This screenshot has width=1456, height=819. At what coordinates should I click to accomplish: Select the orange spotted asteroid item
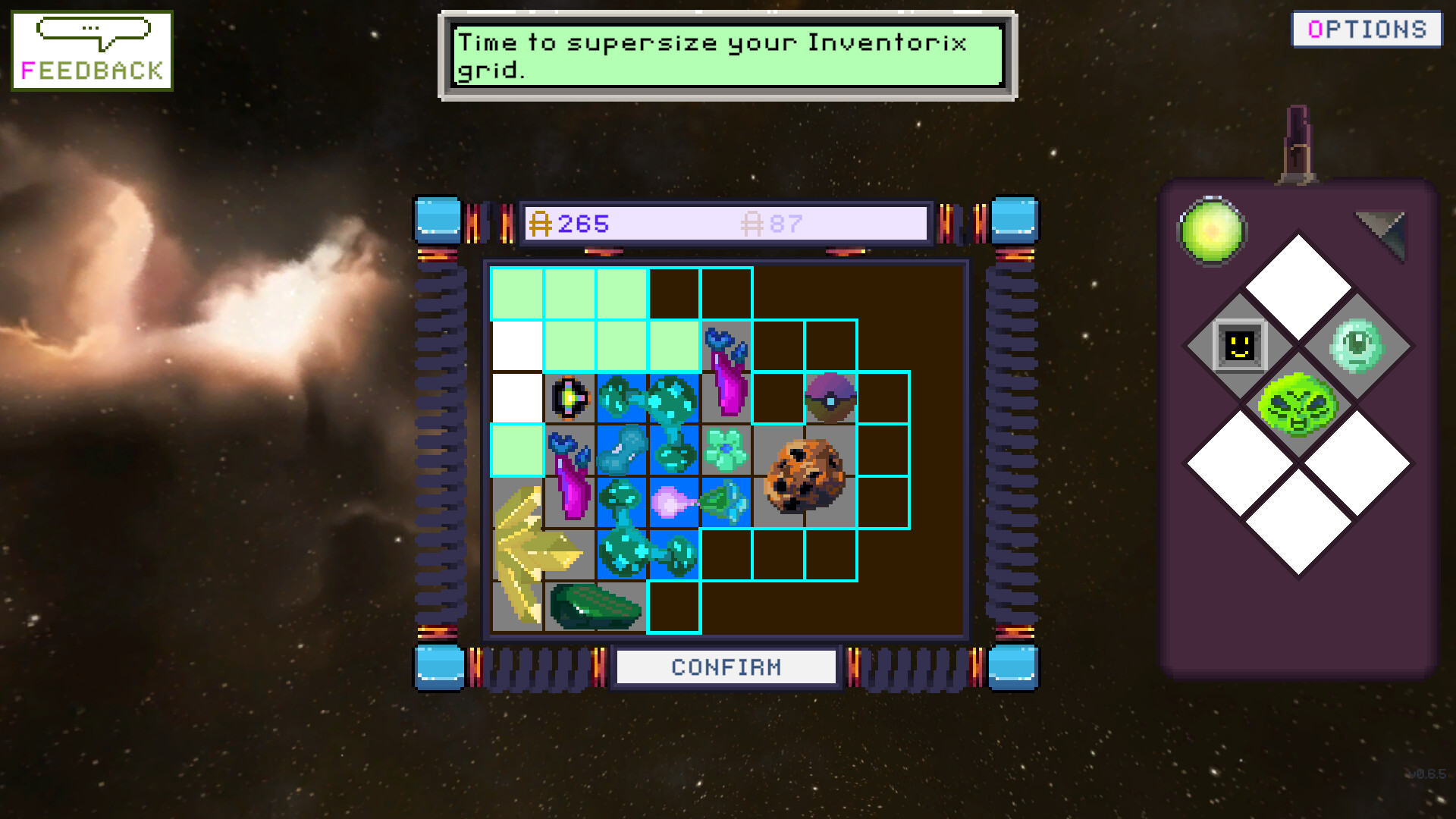tap(805, 476)
